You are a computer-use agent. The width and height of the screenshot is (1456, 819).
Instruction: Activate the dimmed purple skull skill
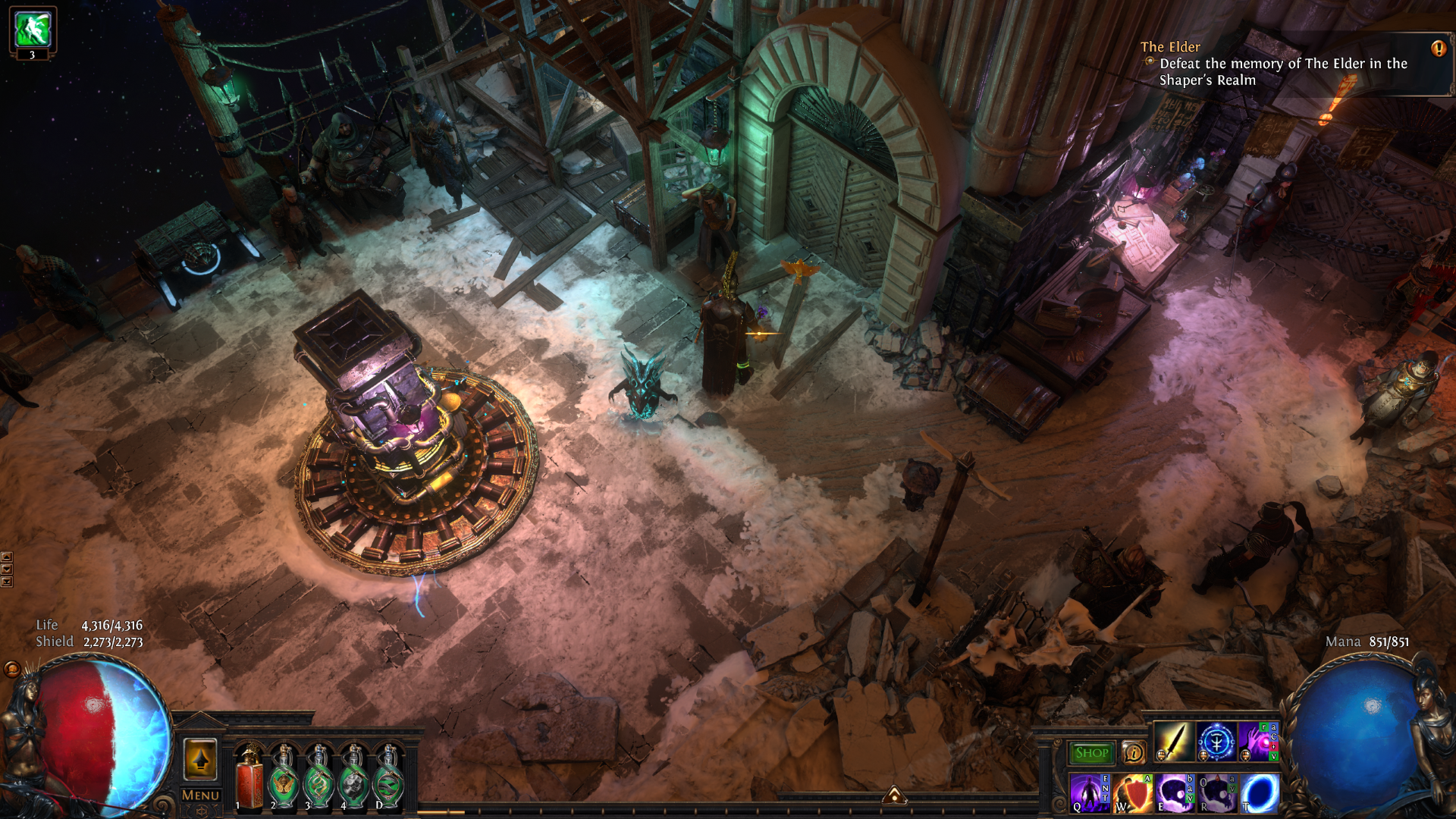tap(1217, 793)
